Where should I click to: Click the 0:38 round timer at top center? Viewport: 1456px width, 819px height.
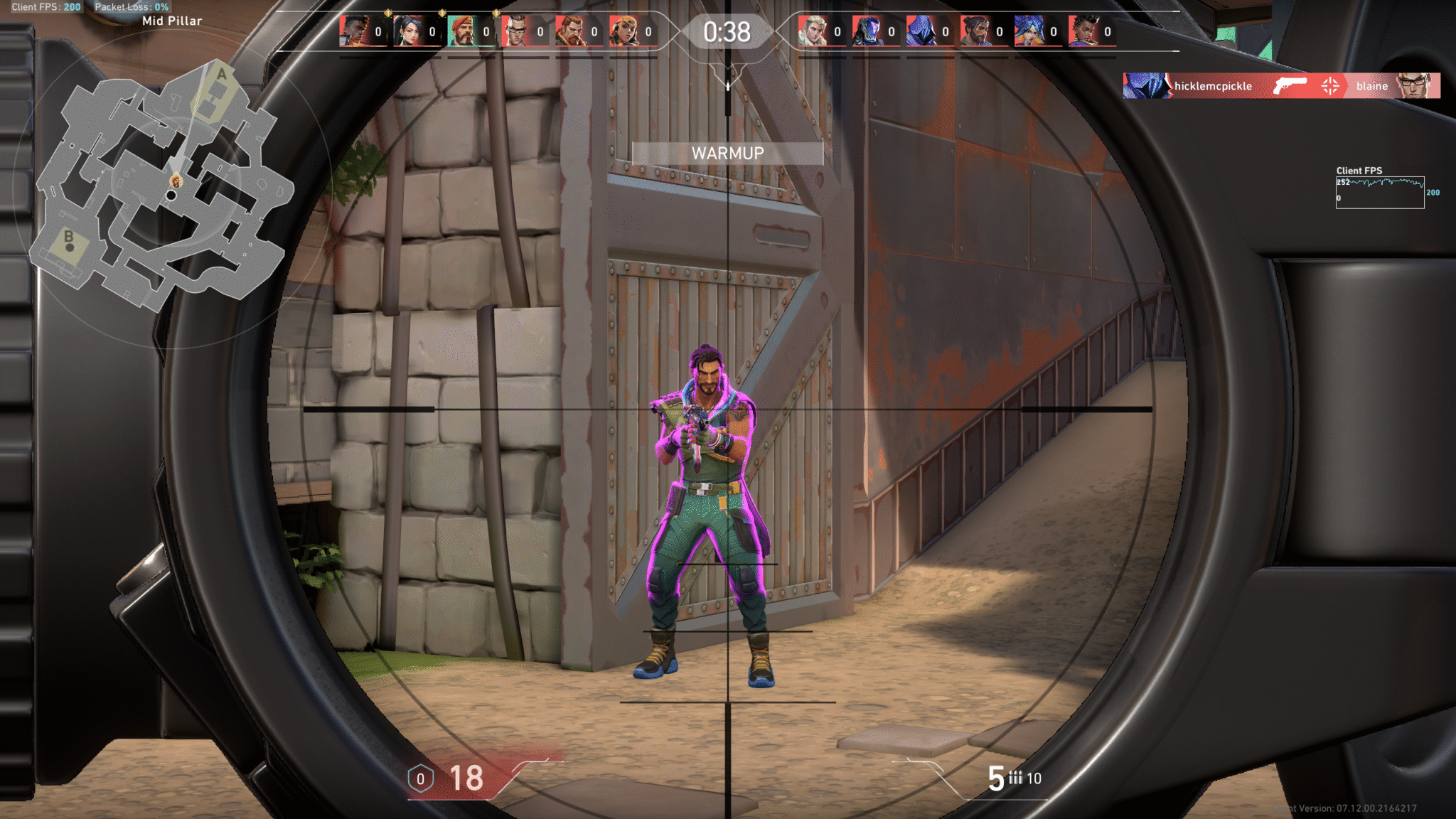coord(727,30)
